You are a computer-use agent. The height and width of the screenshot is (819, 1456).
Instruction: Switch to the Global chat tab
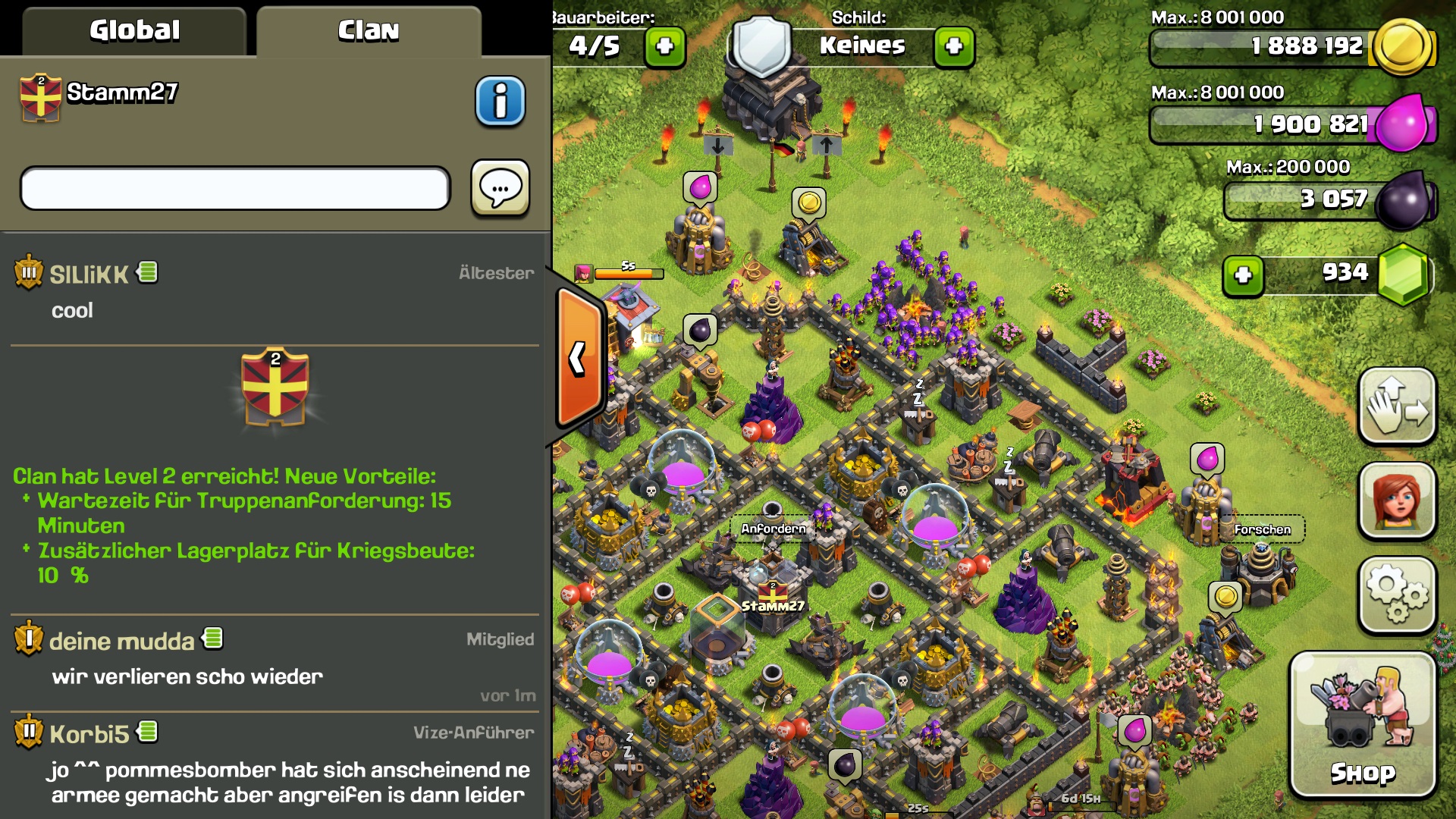[x=134, y=31]
